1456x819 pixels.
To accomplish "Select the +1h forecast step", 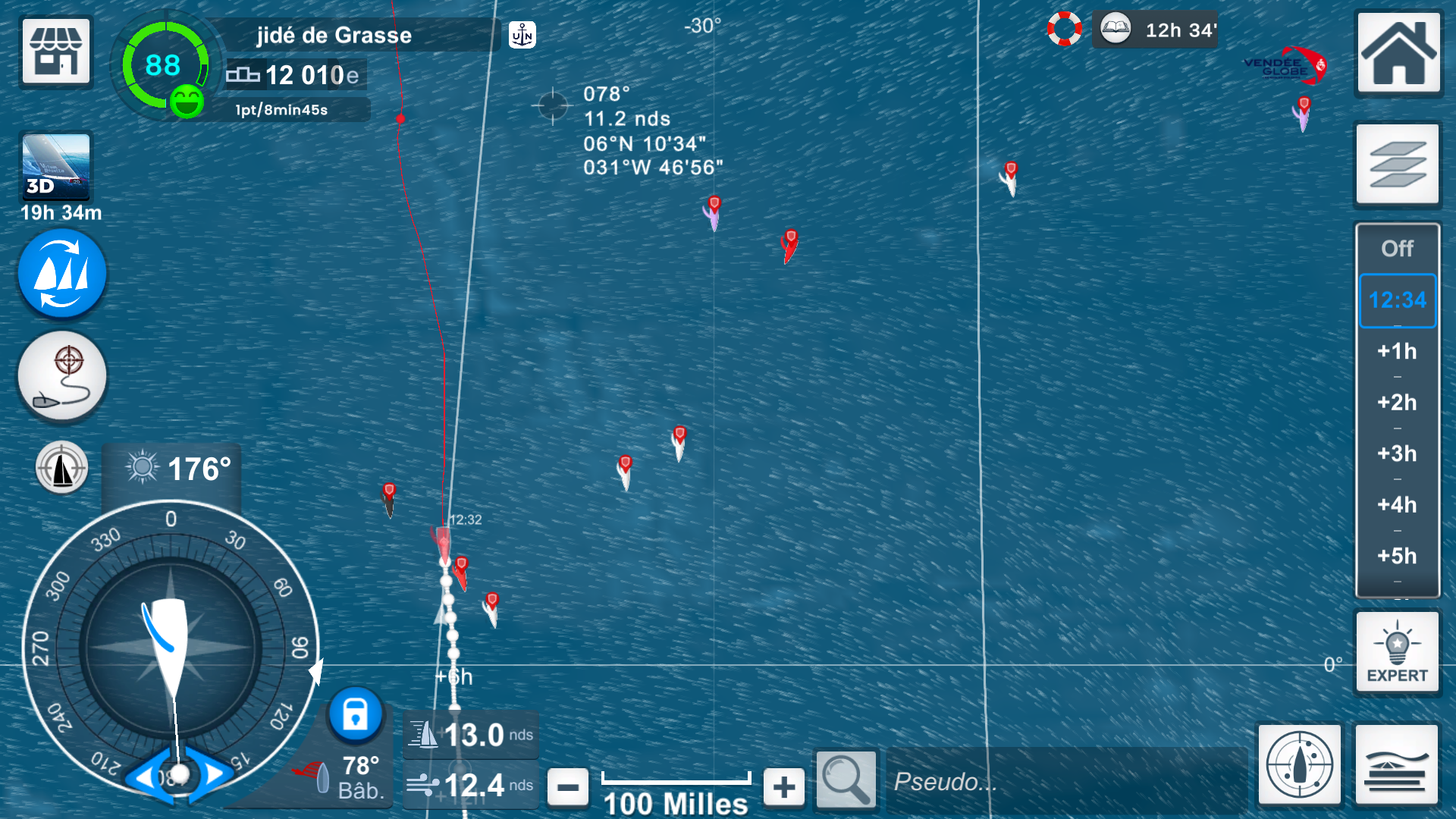I will click(1397, 351).
